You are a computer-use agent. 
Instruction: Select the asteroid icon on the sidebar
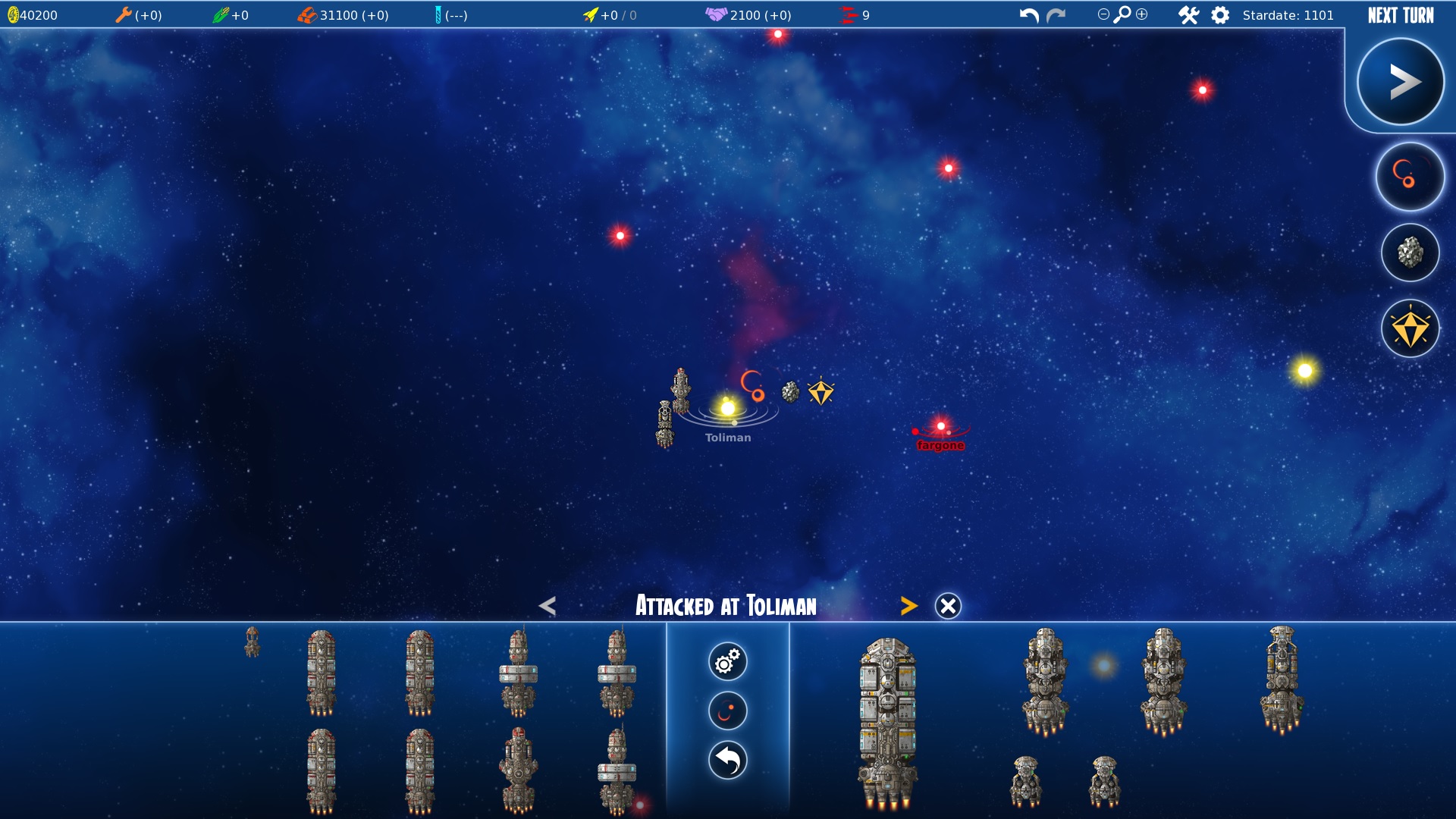[1410, 253]
